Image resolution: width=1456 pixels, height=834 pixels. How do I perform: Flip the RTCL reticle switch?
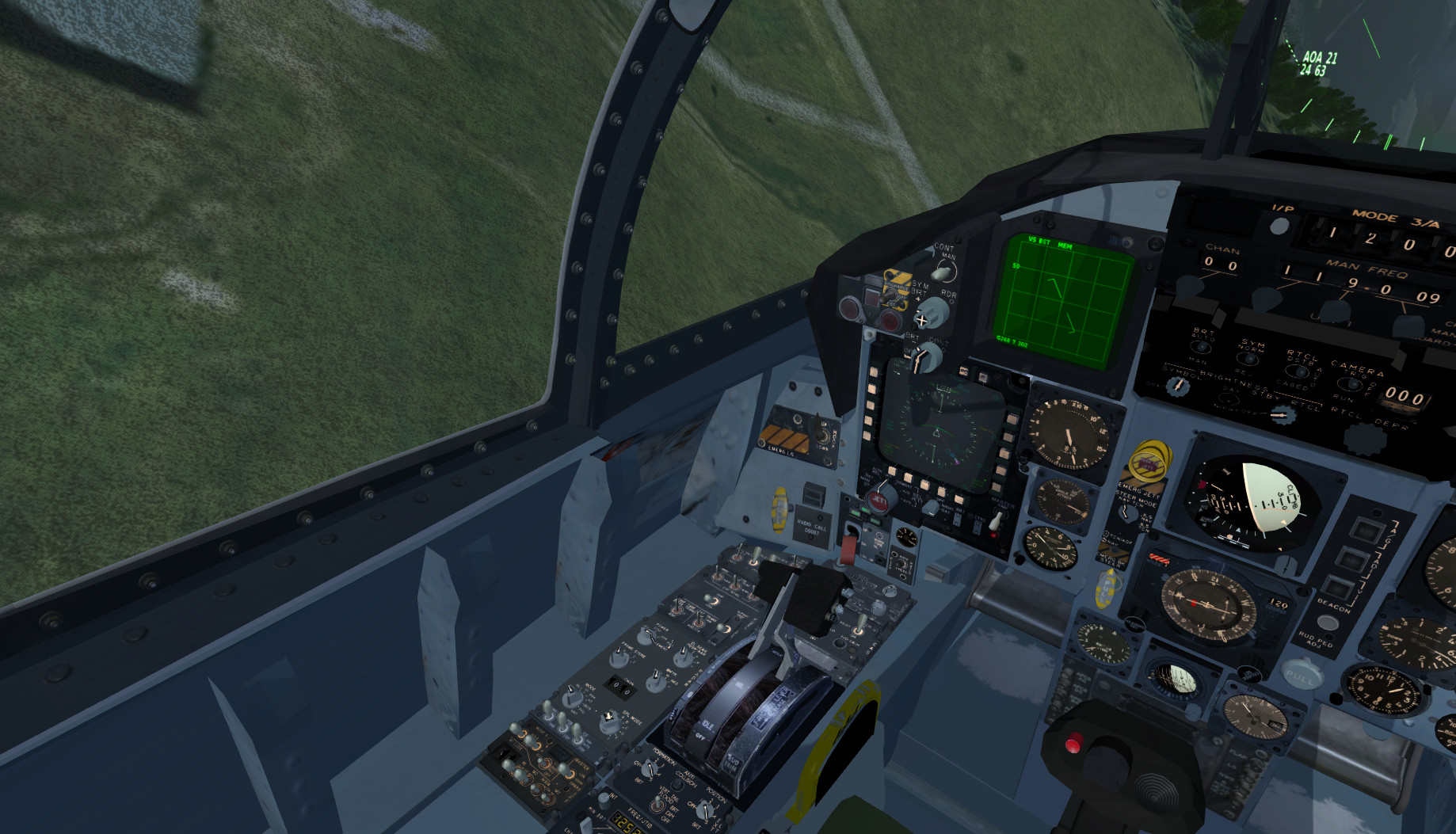1301,372
